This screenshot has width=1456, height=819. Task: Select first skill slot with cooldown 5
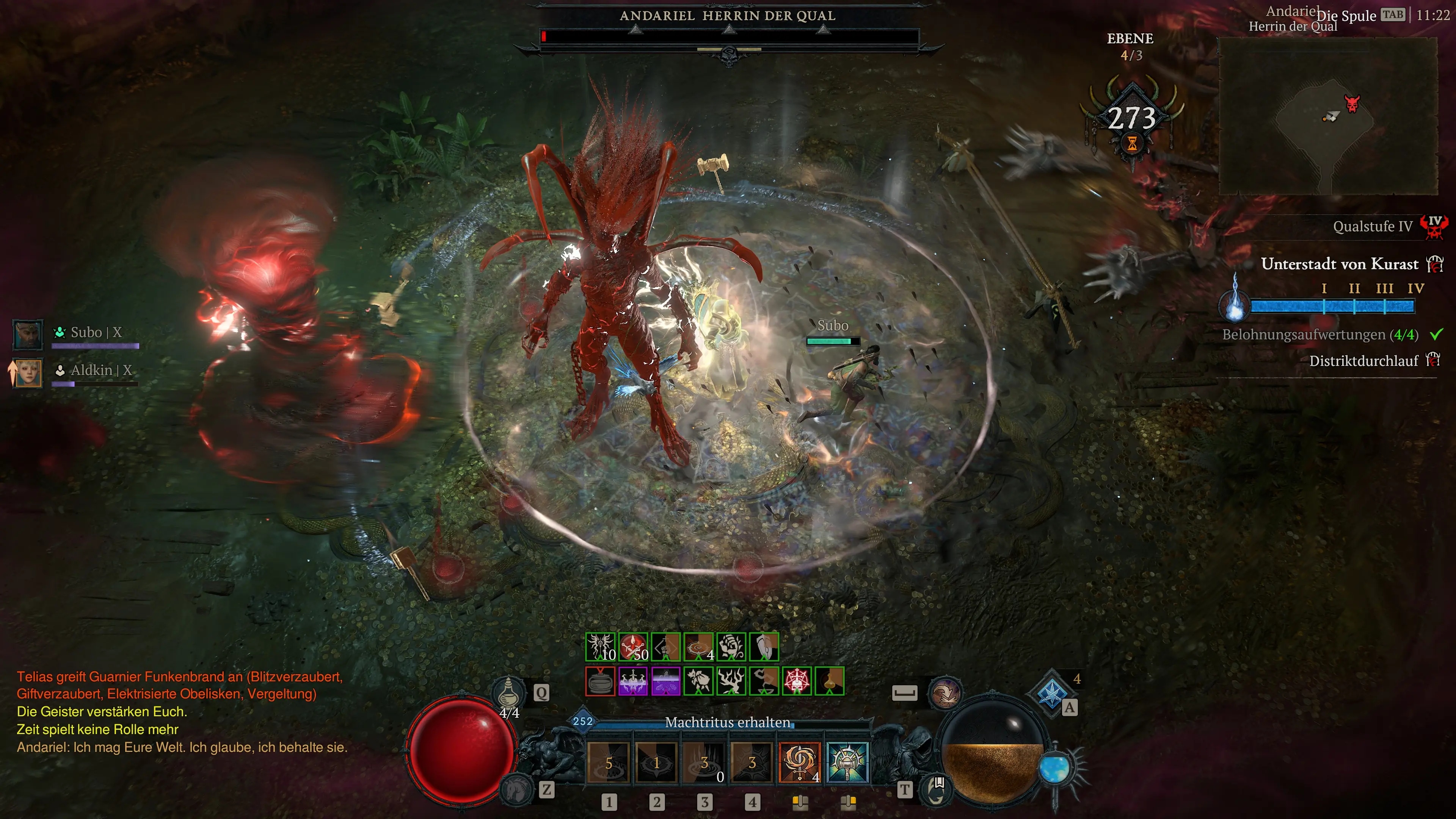[608, 762]
